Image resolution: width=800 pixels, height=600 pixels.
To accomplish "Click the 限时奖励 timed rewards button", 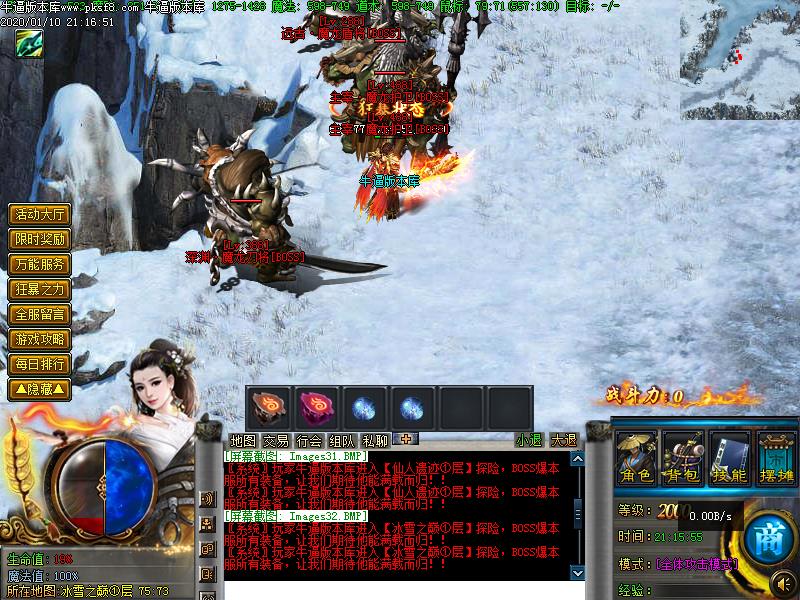I will tap(40, 240).
